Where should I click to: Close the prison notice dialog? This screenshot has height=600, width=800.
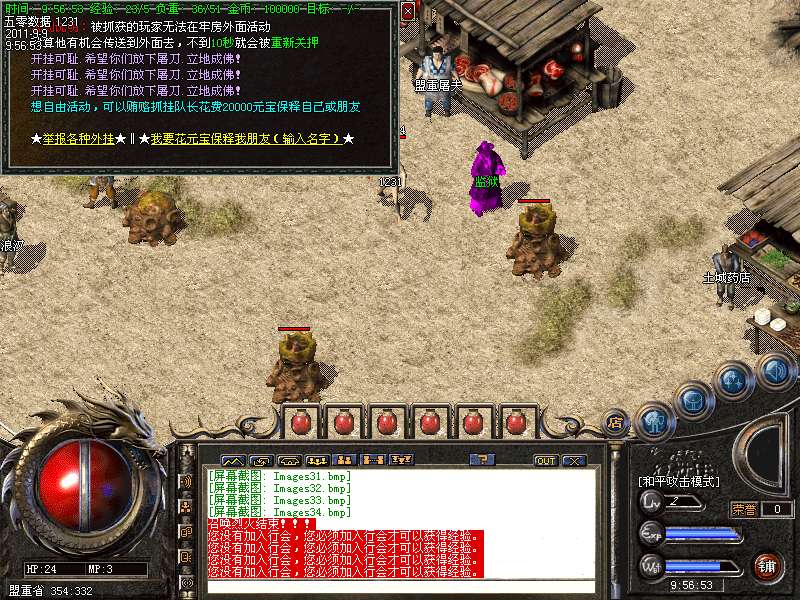pyautogui.click(x=408, y=12)
